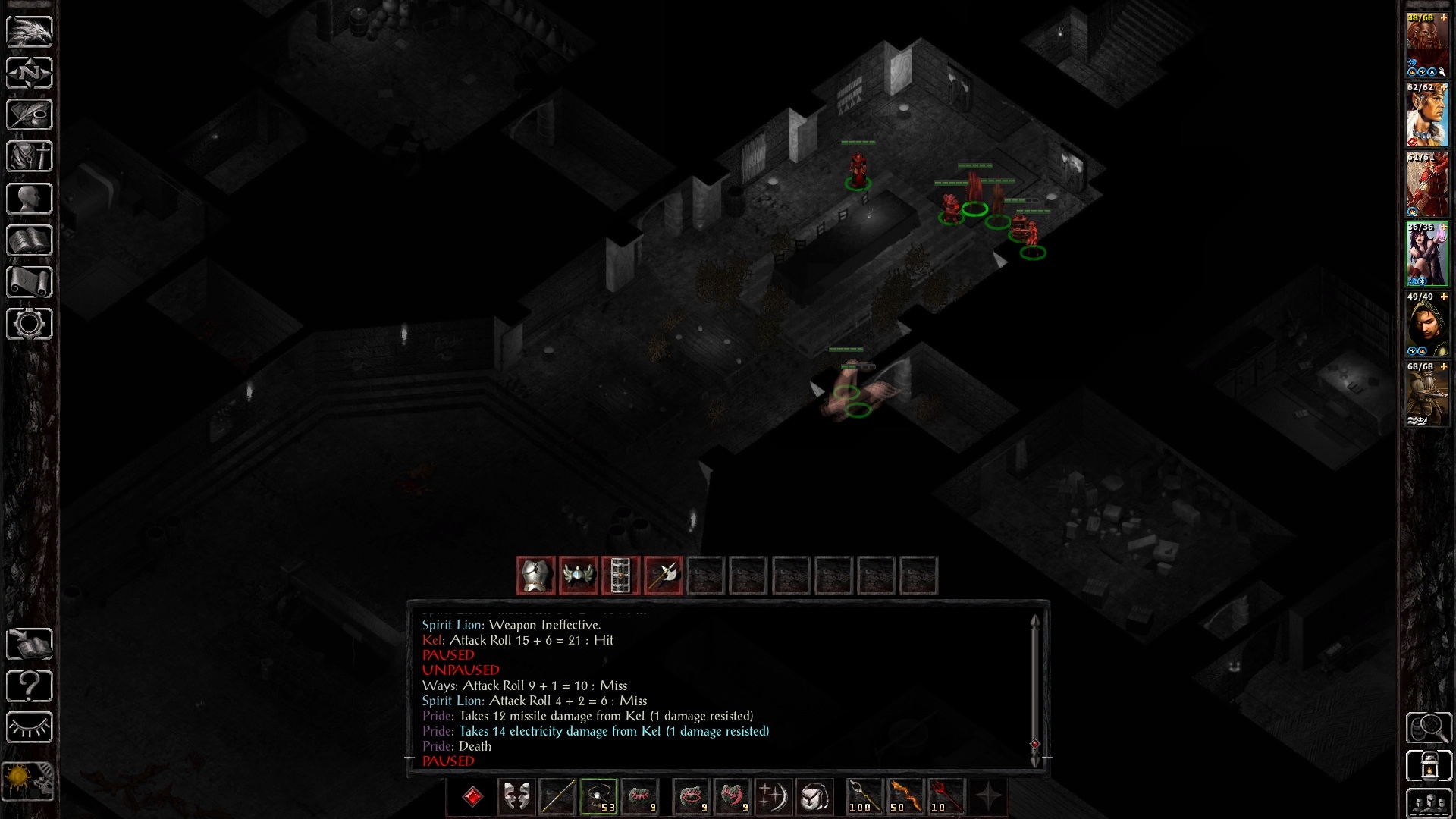Use the flame wand with 50 charges
1456x819 pixels.
[x=905, y=797]
